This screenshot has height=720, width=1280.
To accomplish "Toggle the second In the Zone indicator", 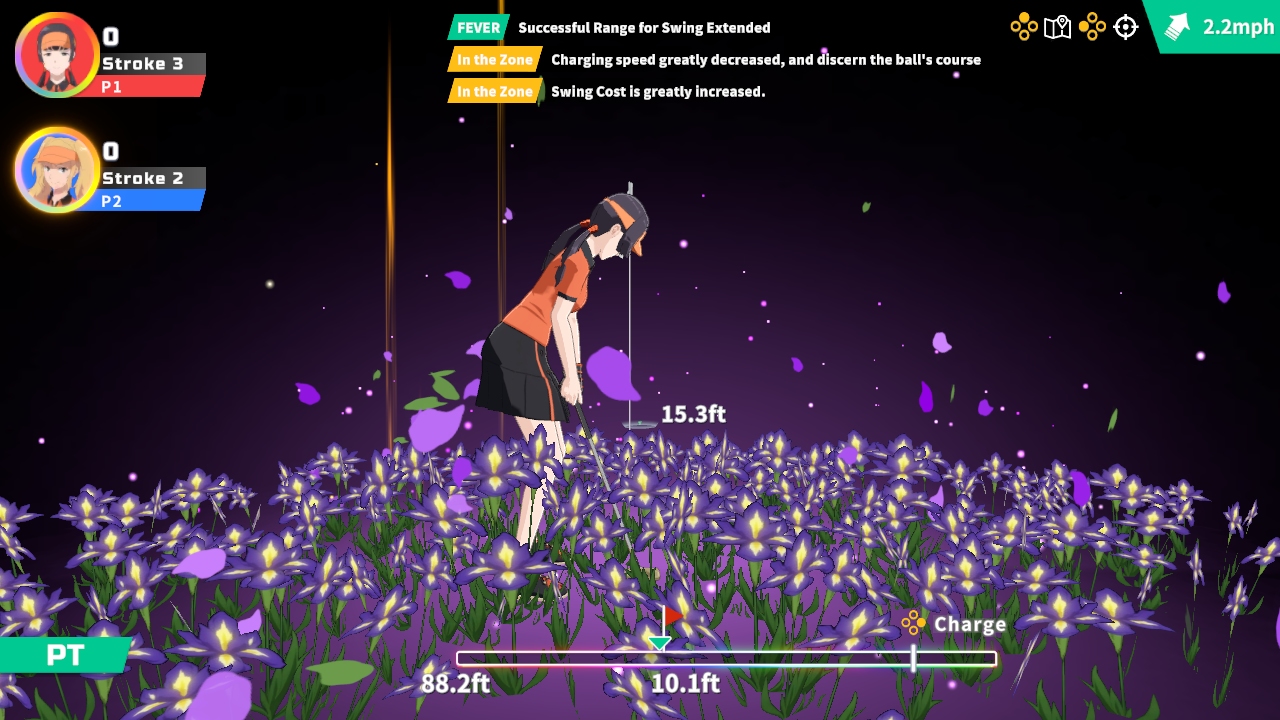I will click(495, 91).
